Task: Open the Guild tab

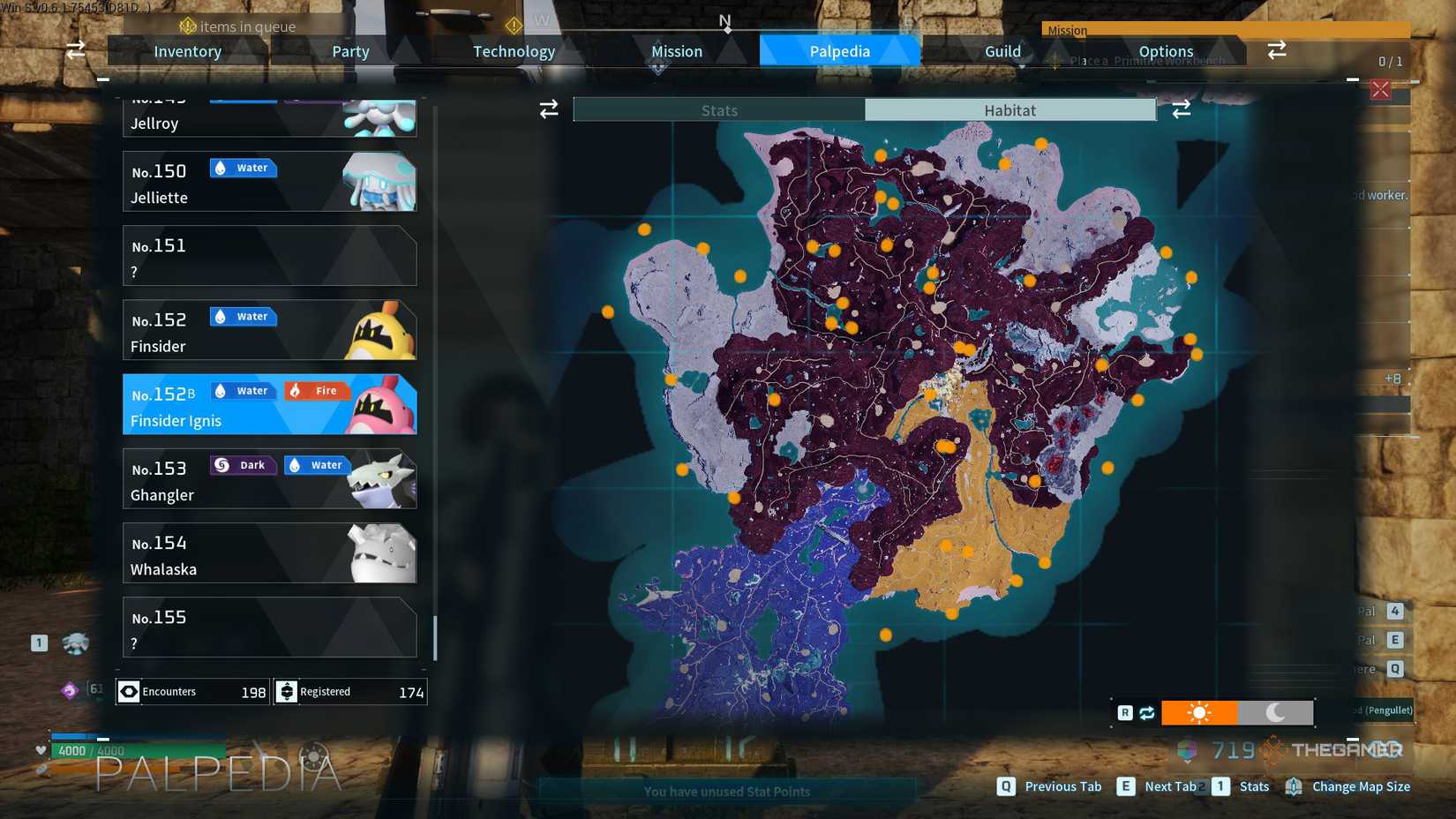Action: tap(1002, 50)
